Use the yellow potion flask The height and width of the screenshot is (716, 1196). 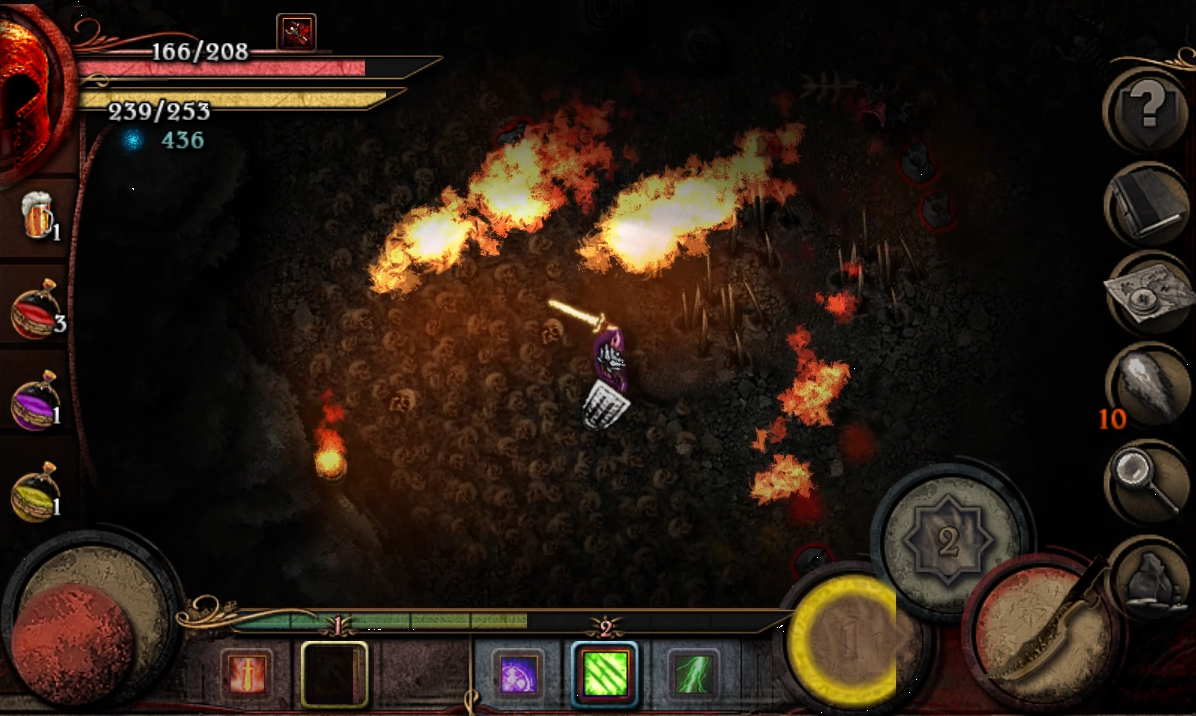(36, 492)
